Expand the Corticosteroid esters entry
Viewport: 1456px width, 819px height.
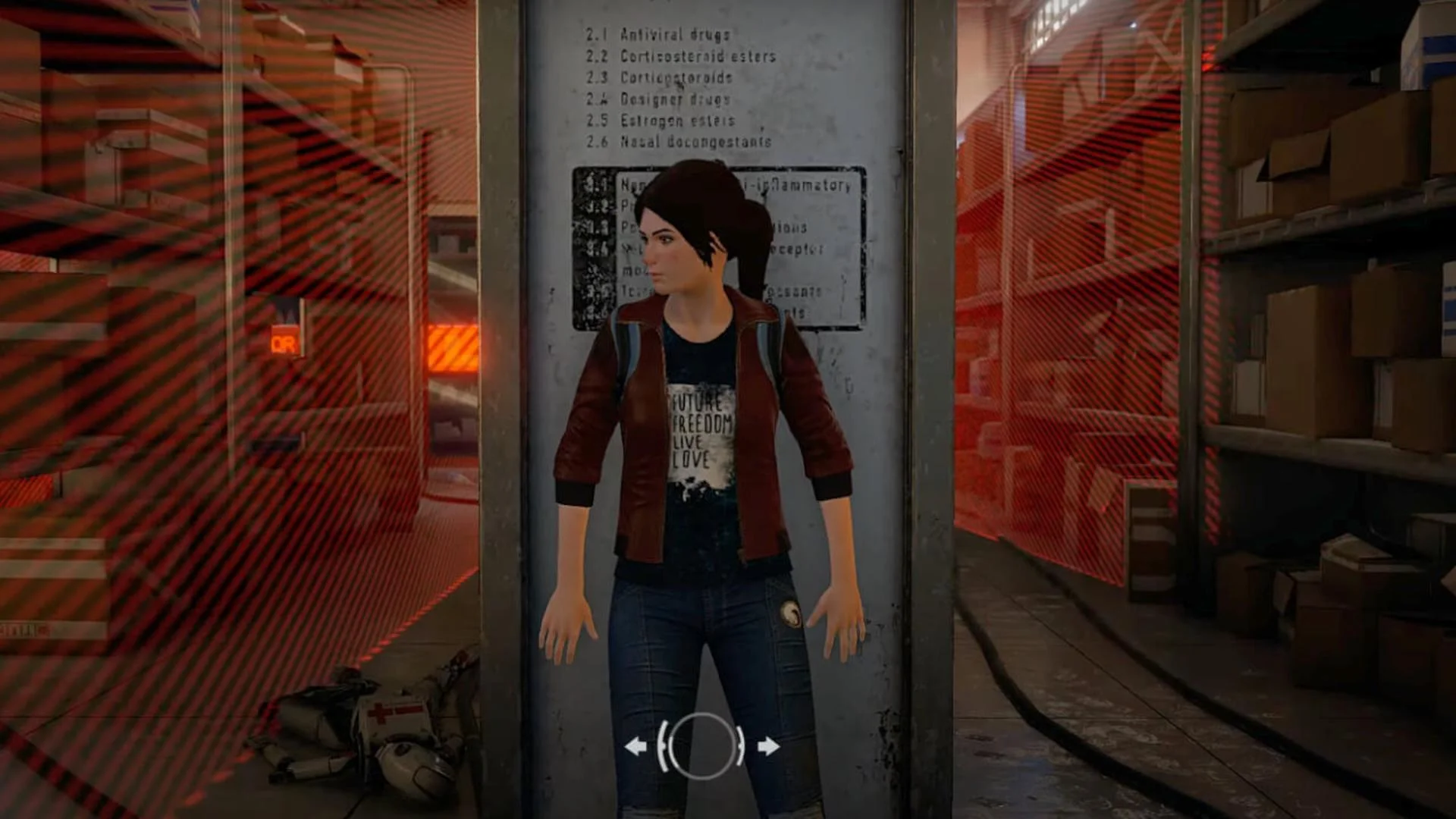(x=679, y=56)
